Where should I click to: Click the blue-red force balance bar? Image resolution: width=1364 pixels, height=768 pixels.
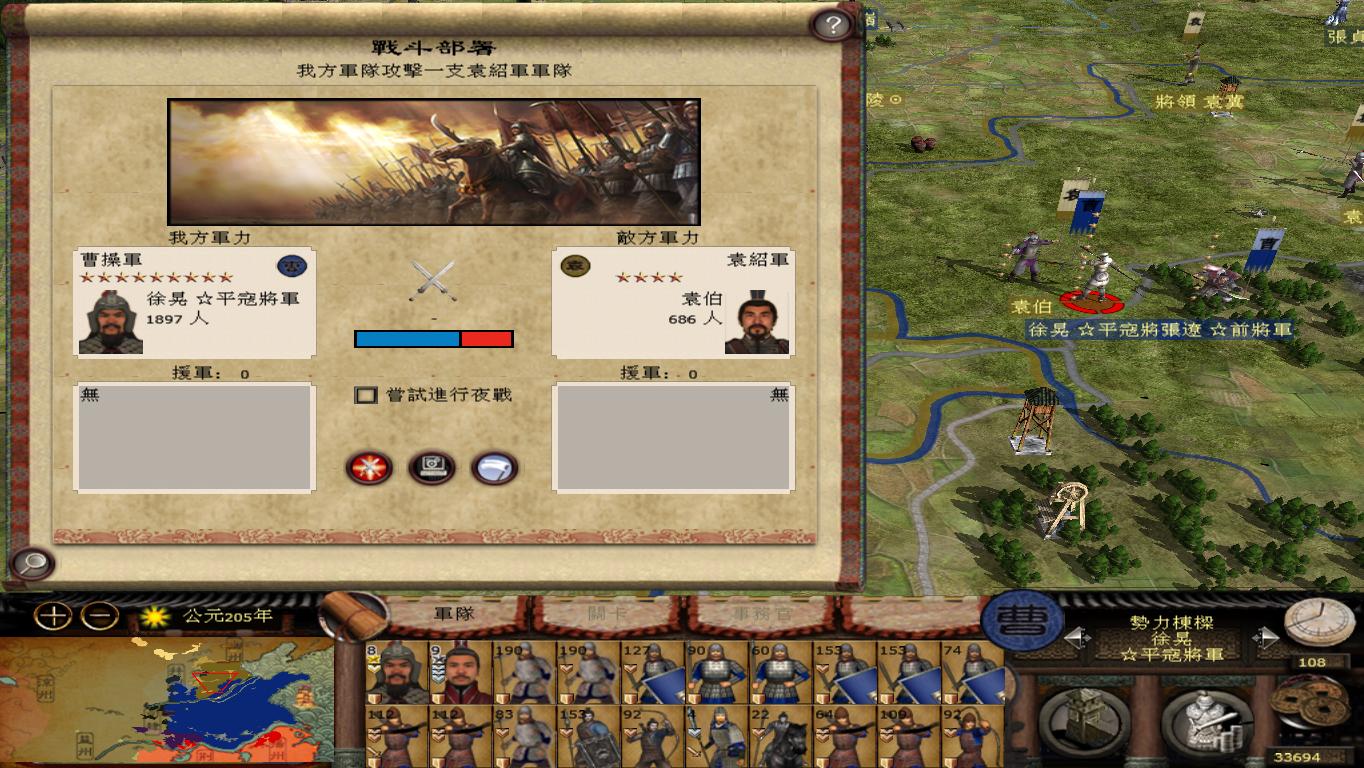coord(433,338)
